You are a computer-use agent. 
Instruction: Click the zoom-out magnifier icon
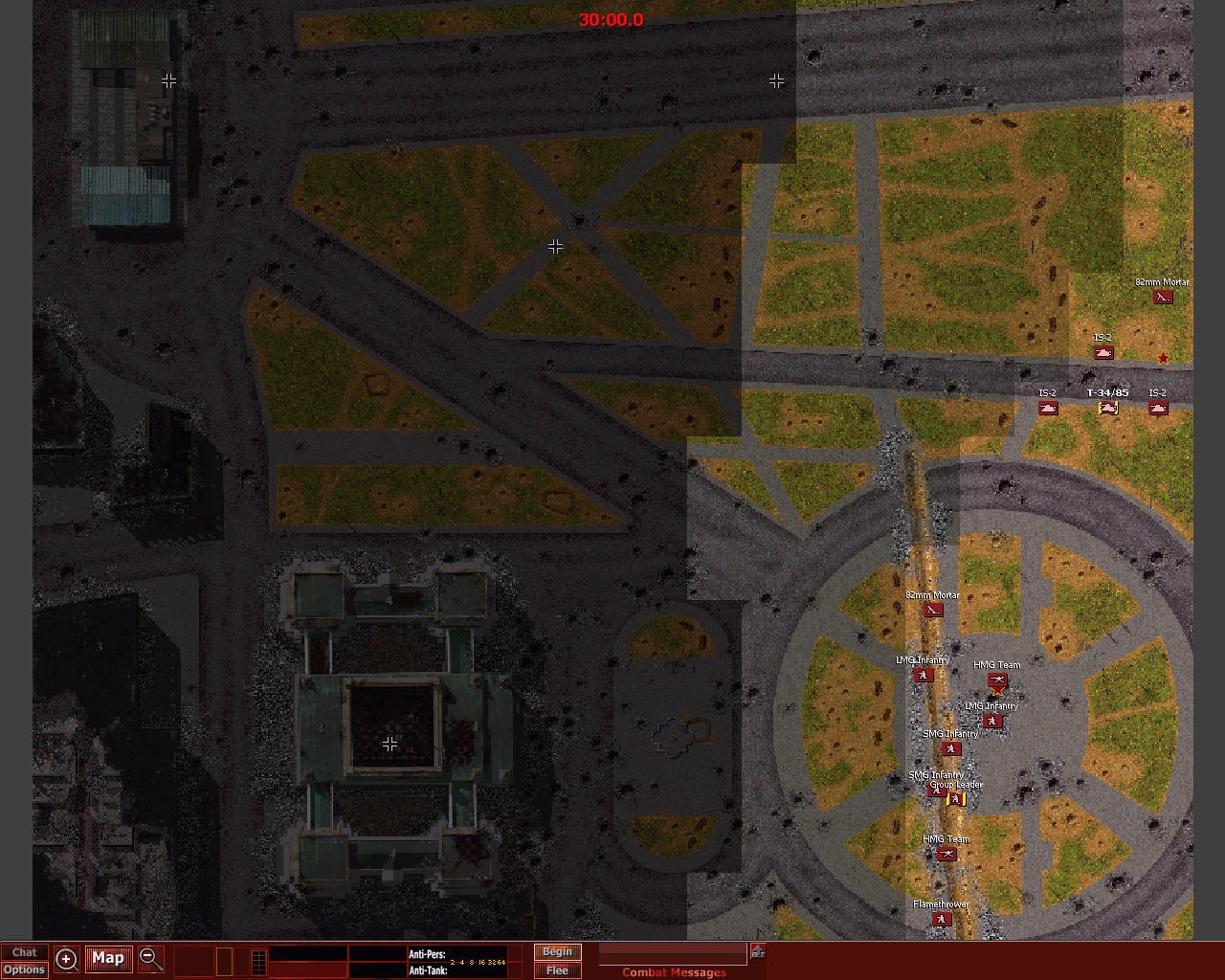click(150, 959)
